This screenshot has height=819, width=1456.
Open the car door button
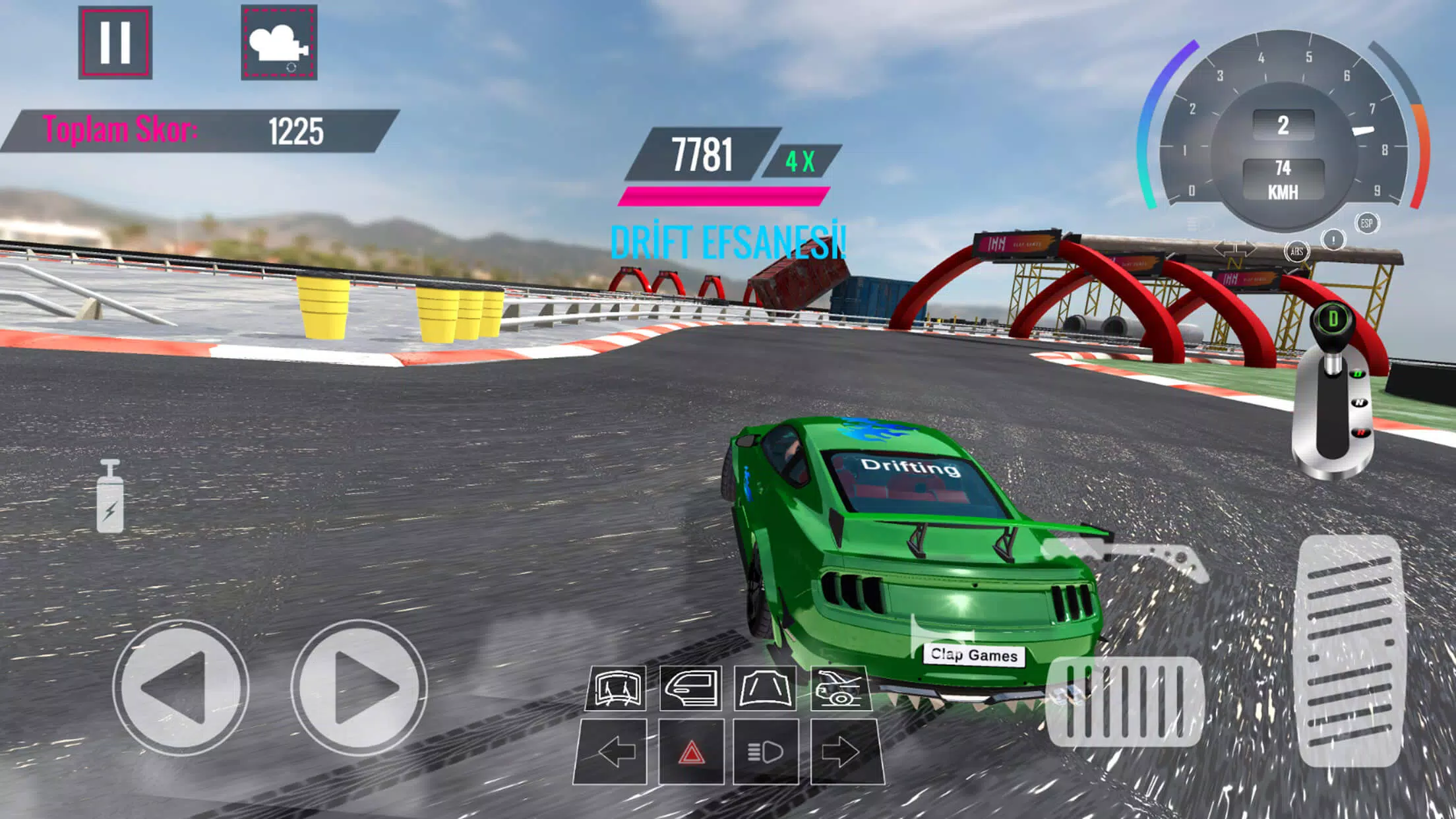tap(690, 688)
